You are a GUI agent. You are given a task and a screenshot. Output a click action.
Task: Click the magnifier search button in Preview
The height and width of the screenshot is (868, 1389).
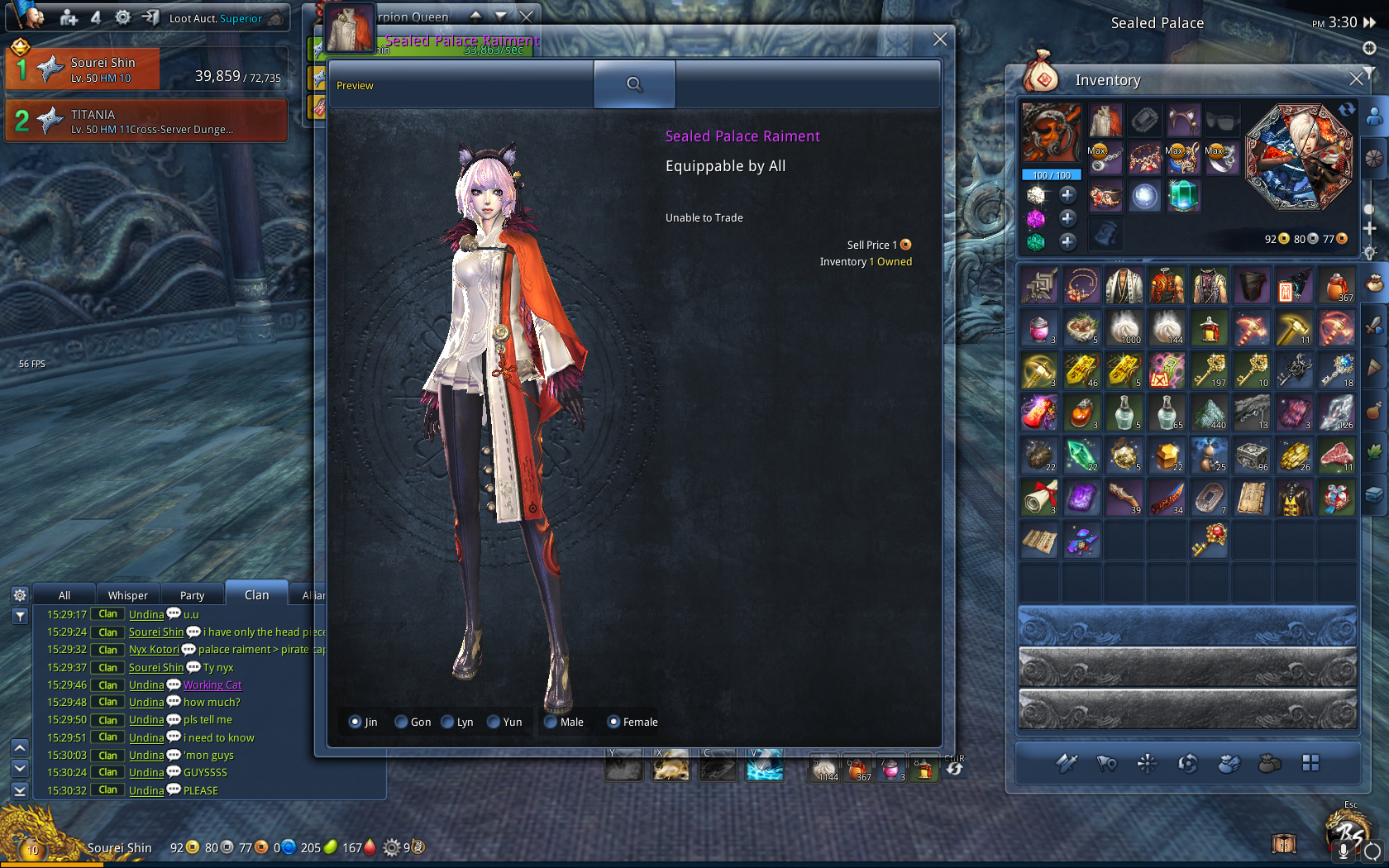coord(634,84)
